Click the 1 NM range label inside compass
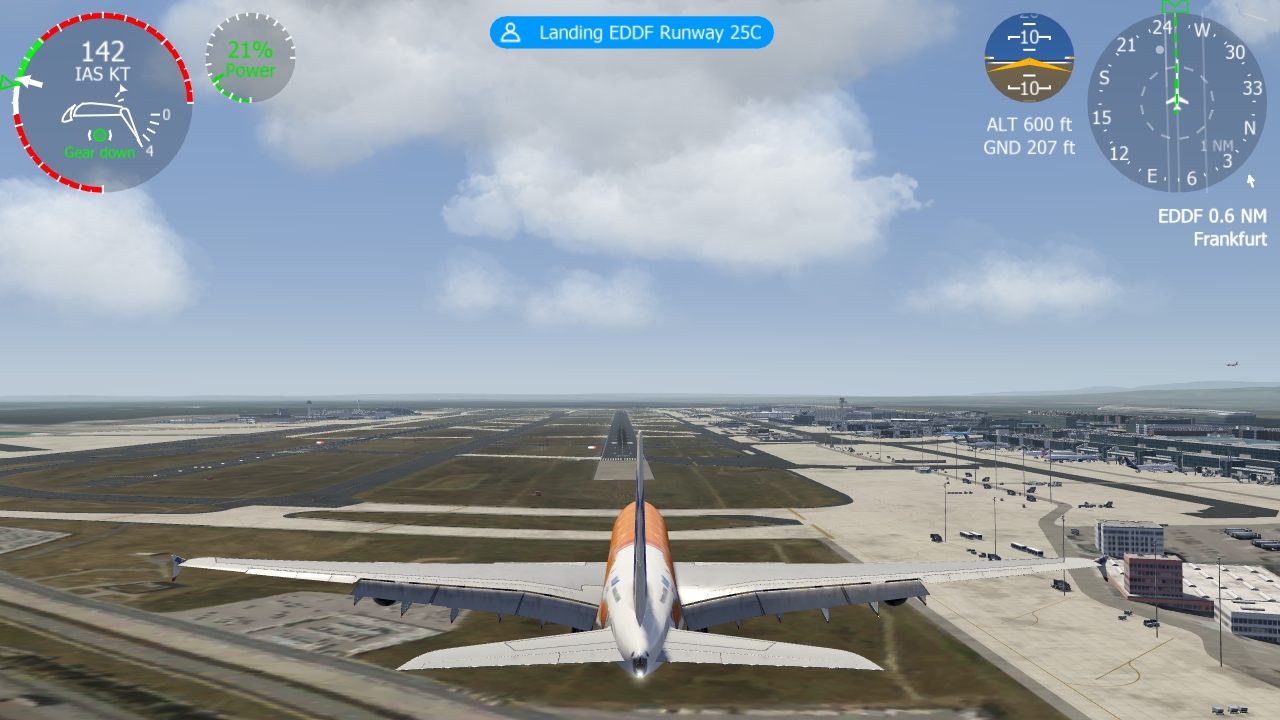1280x720 pixels. (x=1217, y=144)
